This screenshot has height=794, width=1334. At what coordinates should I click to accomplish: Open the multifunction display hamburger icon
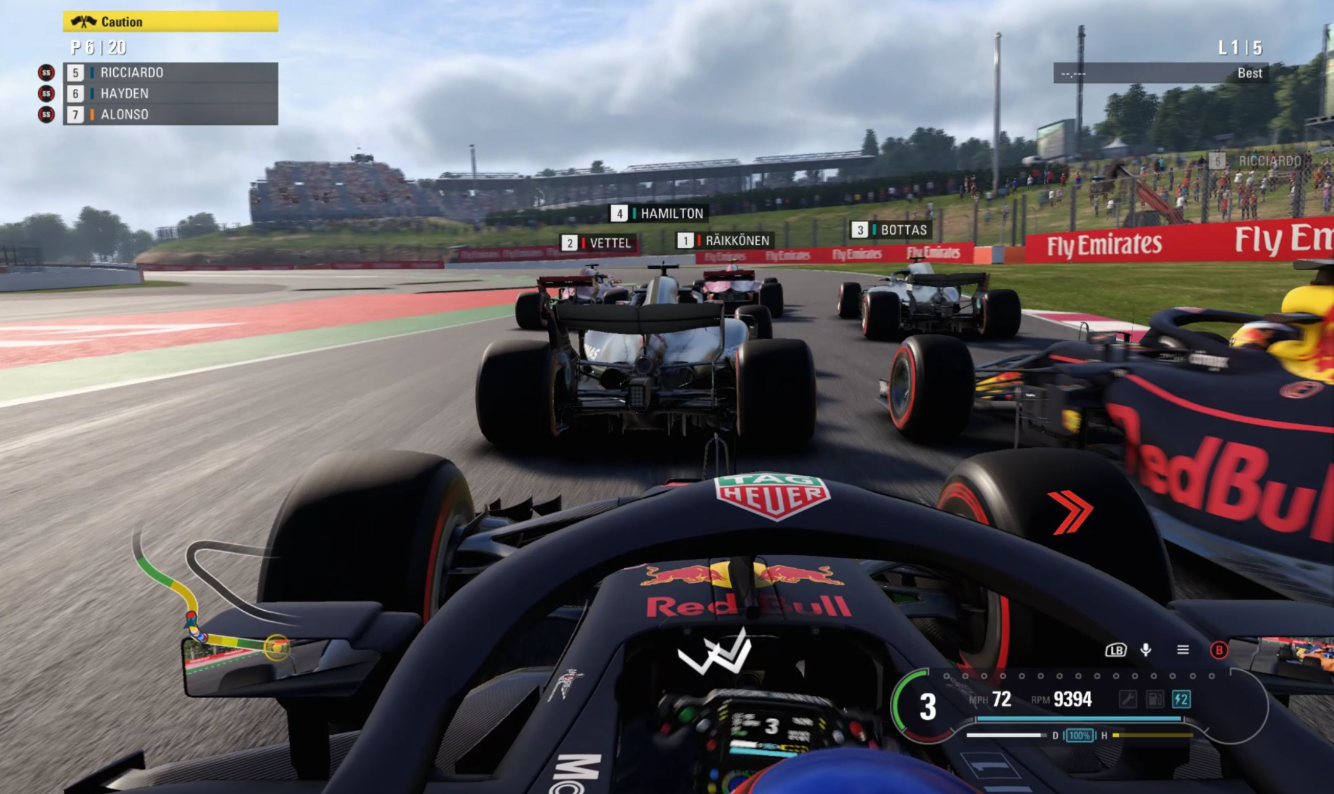point(1183,650)
